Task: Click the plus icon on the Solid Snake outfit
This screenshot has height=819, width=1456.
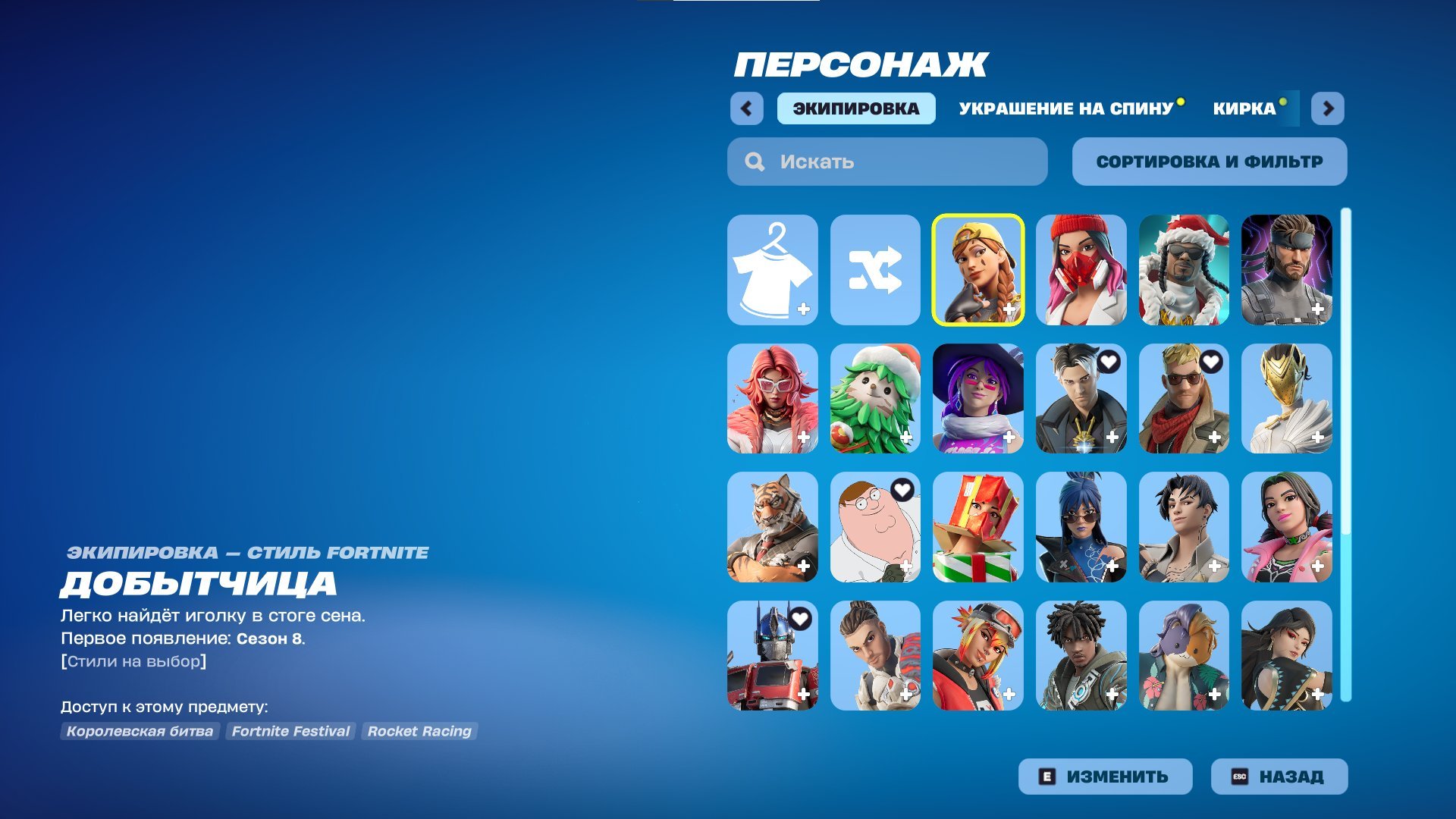Action: tap(1319, 309)
